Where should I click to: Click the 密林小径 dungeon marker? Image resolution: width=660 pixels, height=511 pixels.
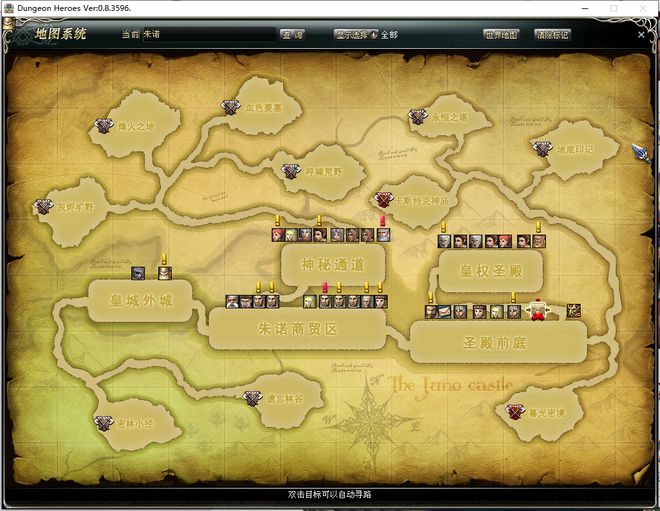[103, 423]
